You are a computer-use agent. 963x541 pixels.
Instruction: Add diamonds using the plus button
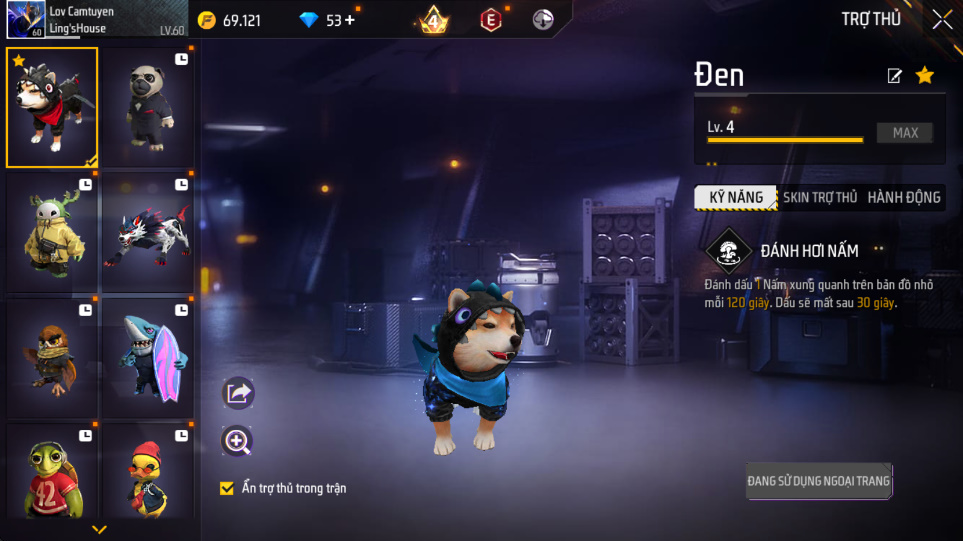tap(349, 20)
